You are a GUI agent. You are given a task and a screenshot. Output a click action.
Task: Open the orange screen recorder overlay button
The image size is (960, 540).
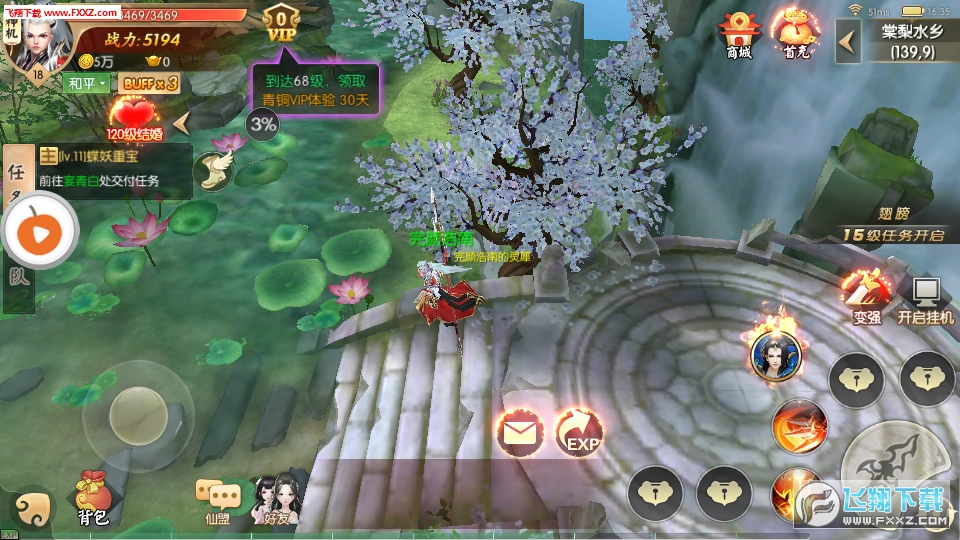click(x=38, y=232)
